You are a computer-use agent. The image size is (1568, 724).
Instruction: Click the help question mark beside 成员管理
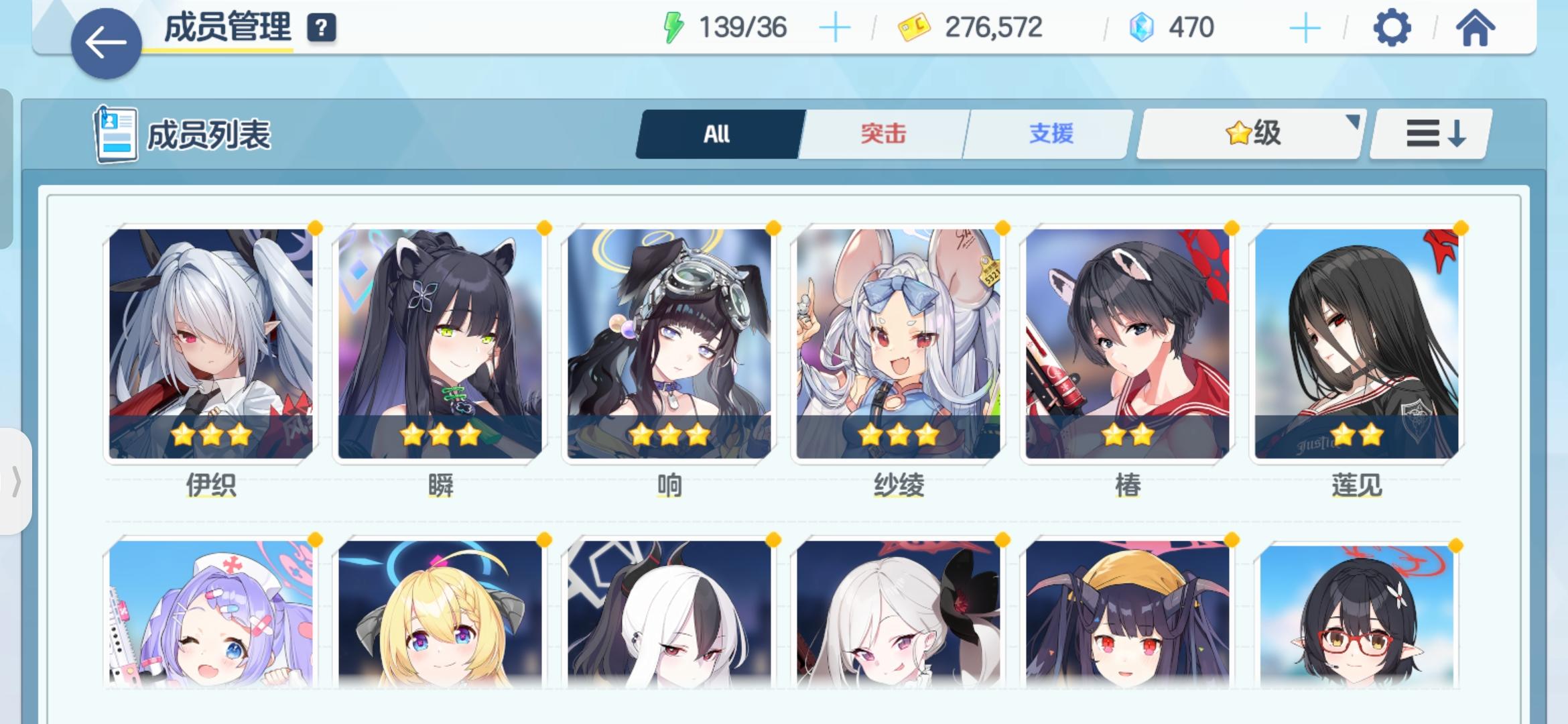tap(320, 29)
